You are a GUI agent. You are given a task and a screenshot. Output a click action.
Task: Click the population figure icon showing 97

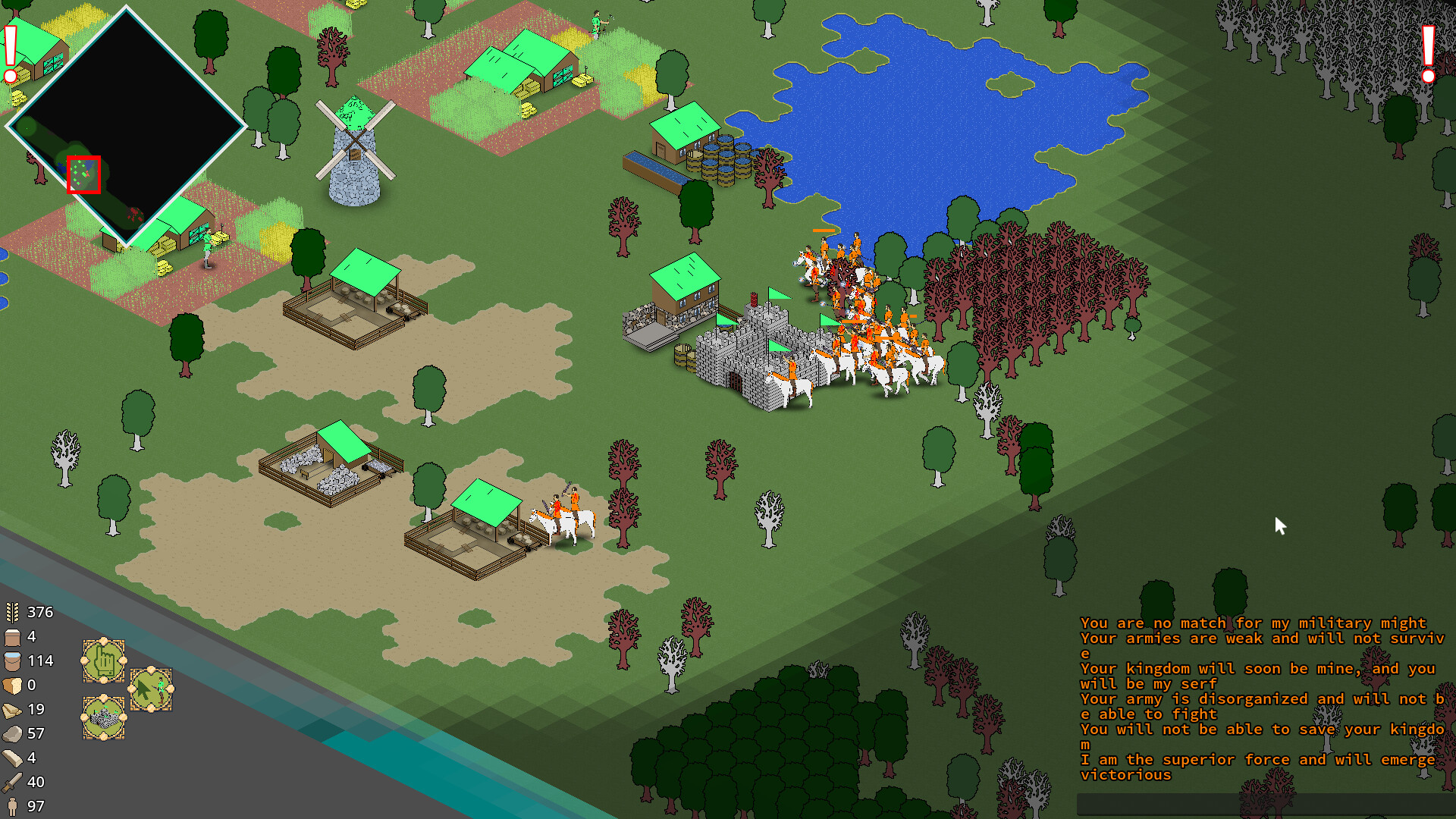11,806
